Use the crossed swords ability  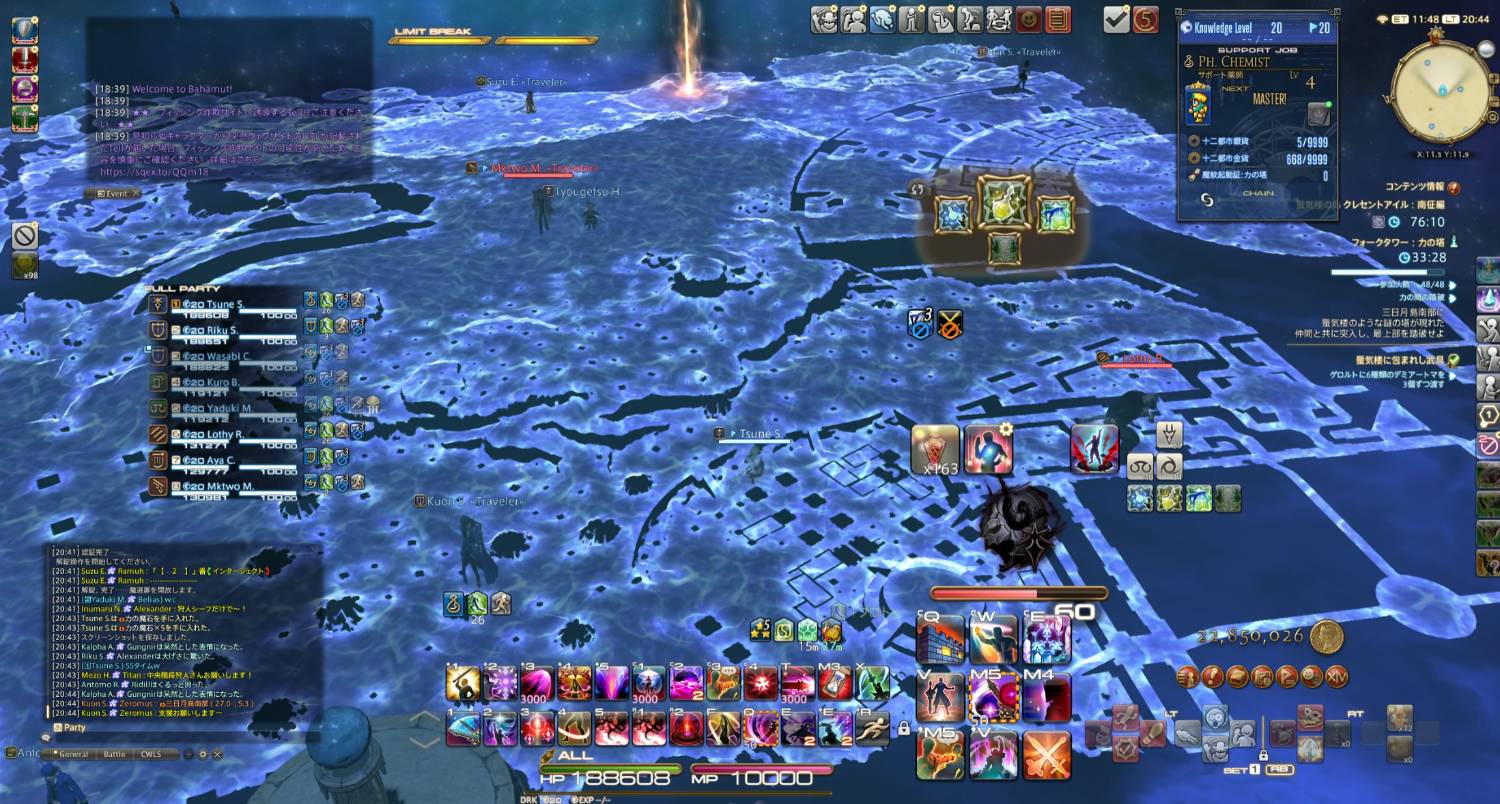point(1046,755)
